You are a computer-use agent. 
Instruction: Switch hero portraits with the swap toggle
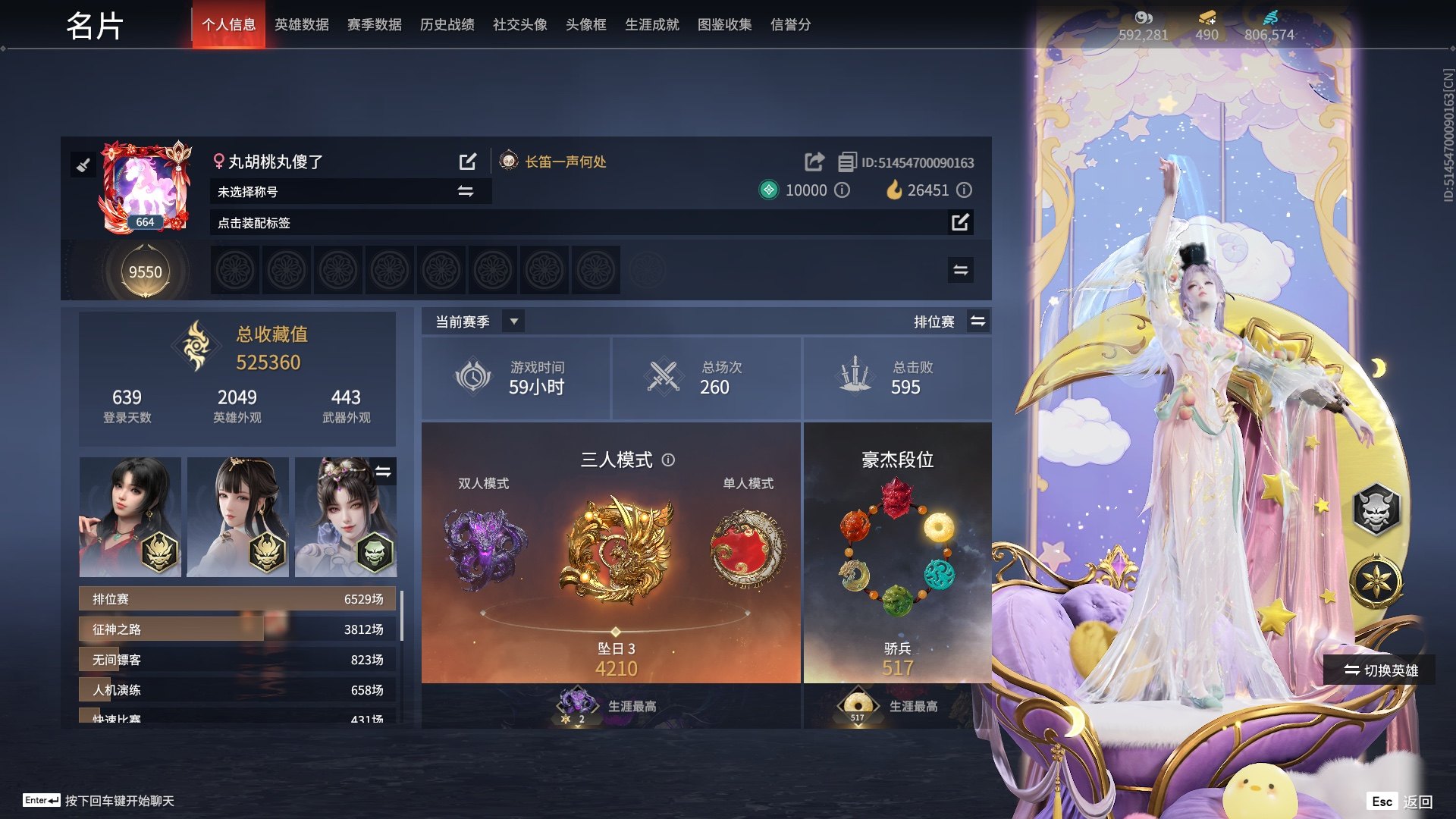384,472
